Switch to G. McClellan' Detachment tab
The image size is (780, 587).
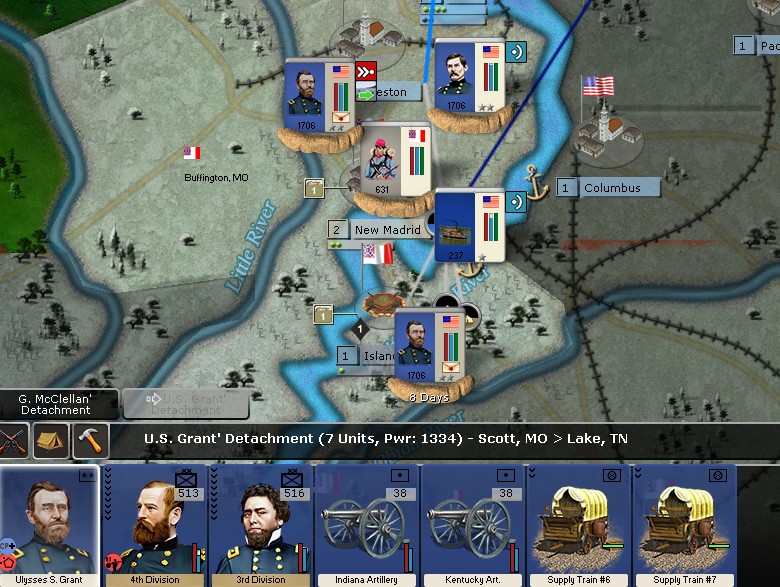56,404
